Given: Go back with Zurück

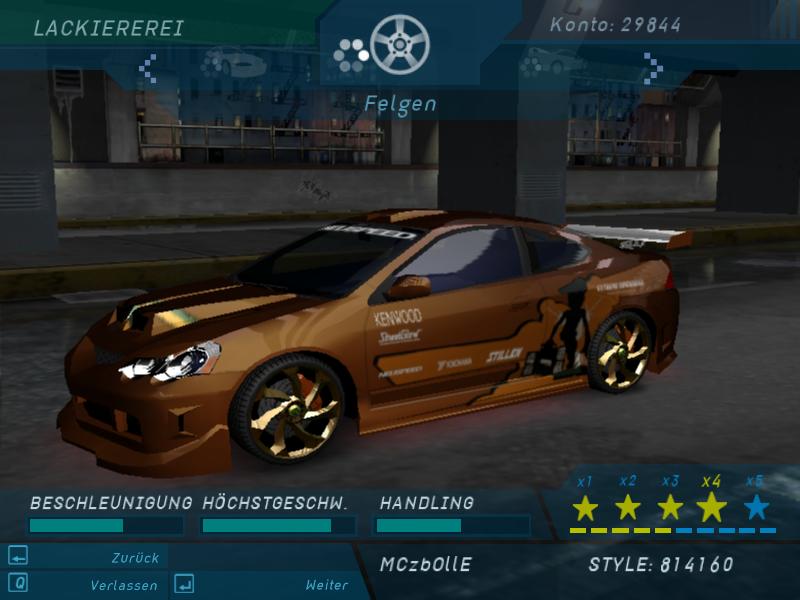Looking at the screenshot, I should pyautogui.click(x=135, y=558).
